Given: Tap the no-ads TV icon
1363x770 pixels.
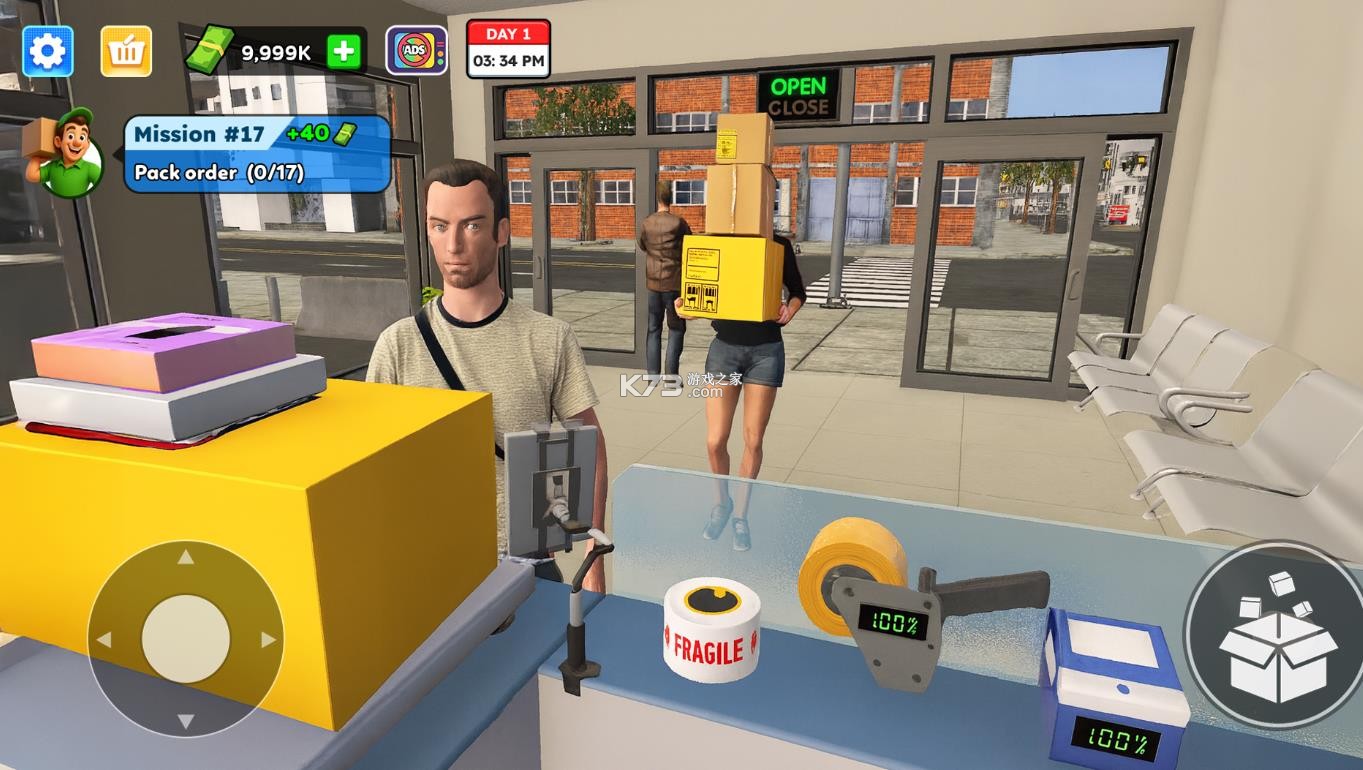Looking at the screenshot, I should (x=416, y=51).
